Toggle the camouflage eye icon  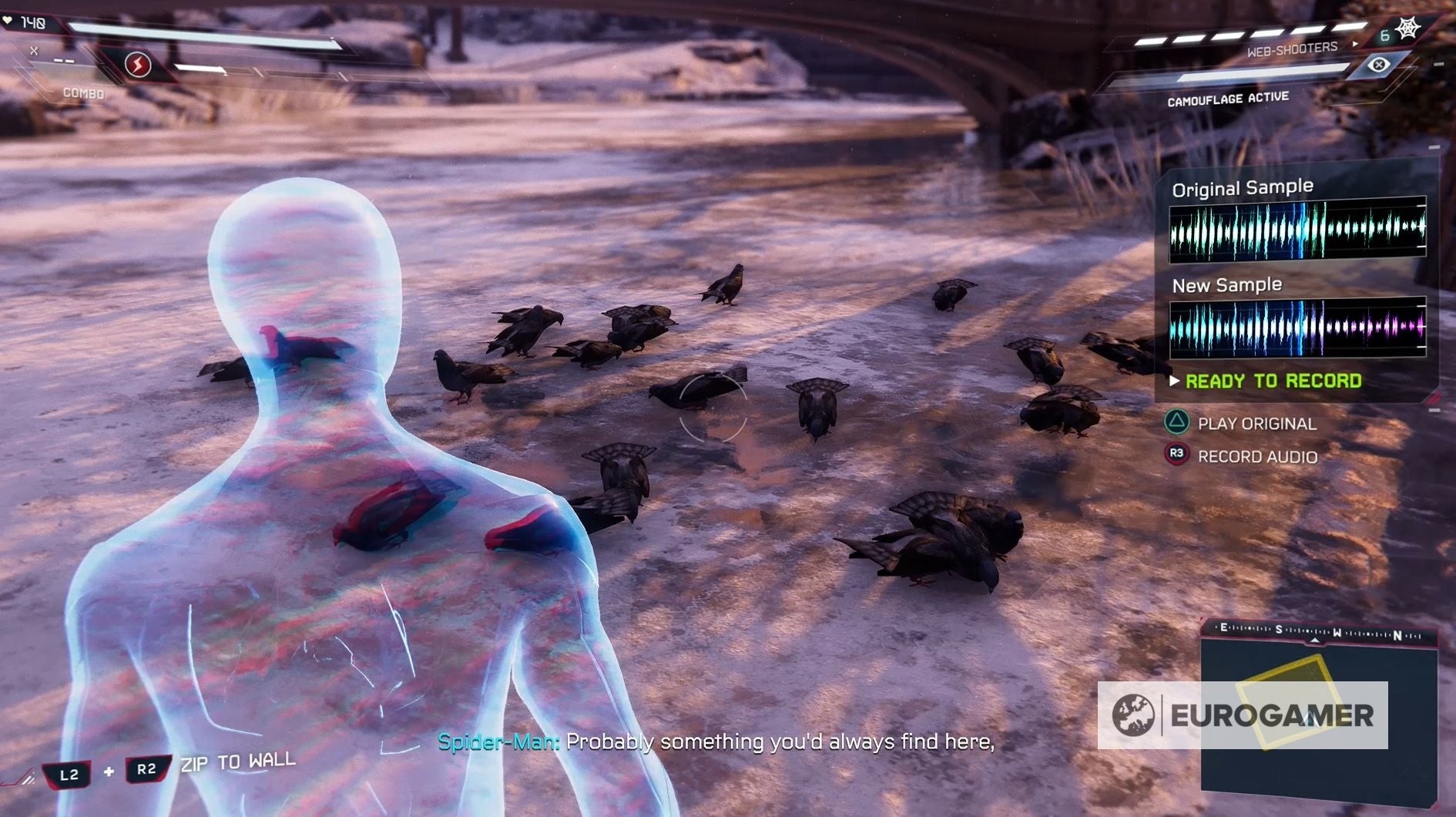[1379, 66]
